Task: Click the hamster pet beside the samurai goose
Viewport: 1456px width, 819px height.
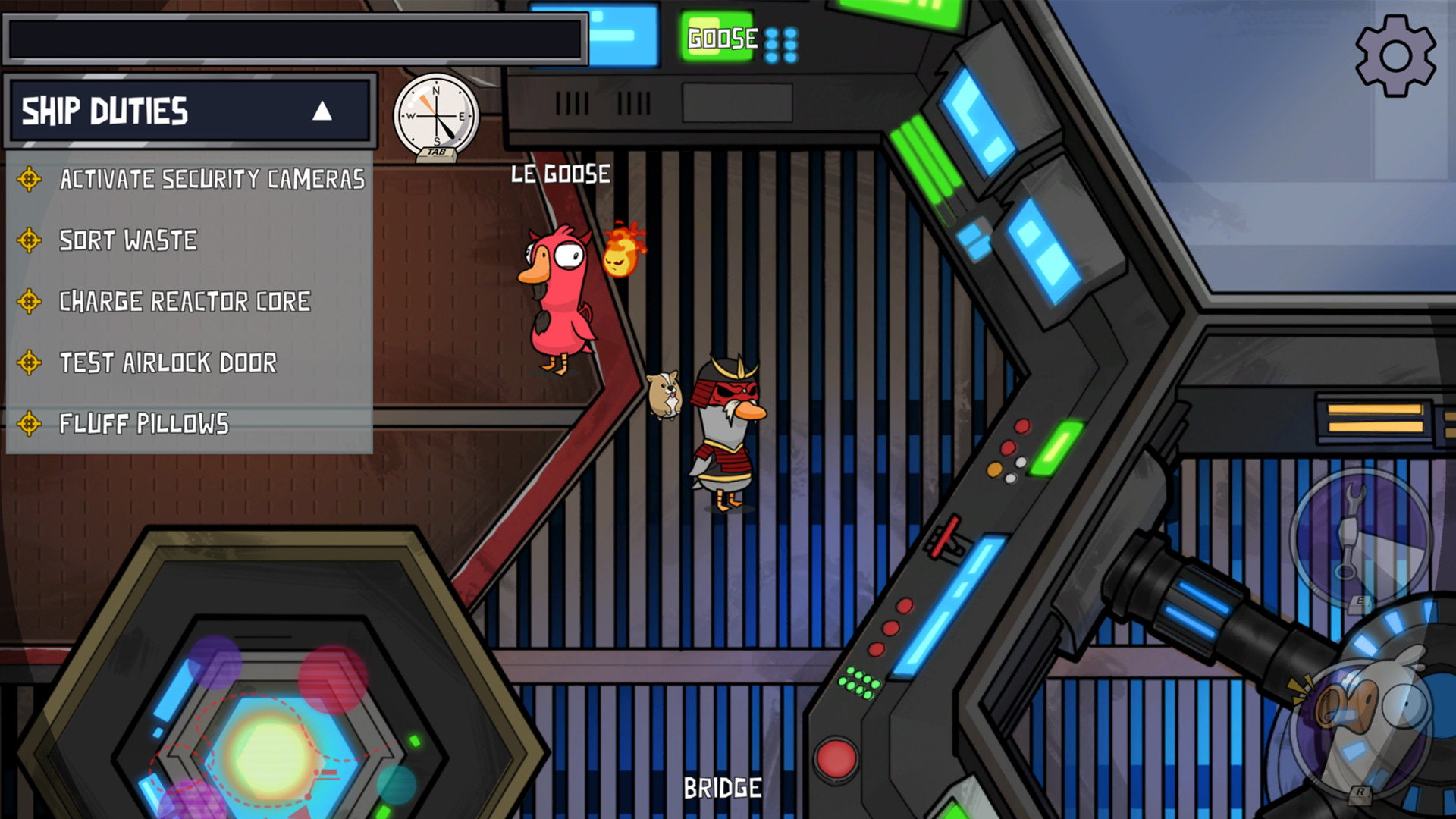Action: (663, 394)
